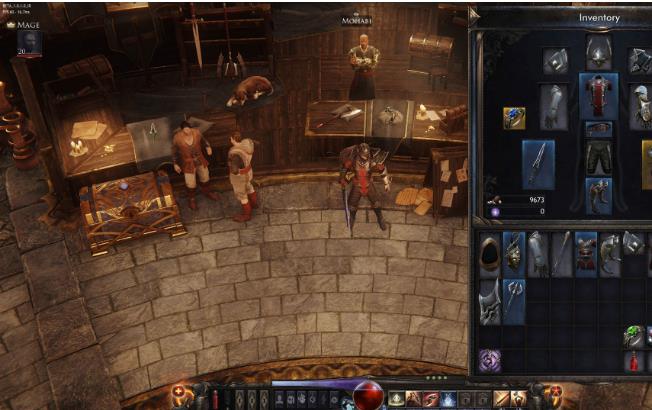This screenshot has height=410, width=652.
Task: Select the silver gauntlet in the bag
Action: [538, 254]
